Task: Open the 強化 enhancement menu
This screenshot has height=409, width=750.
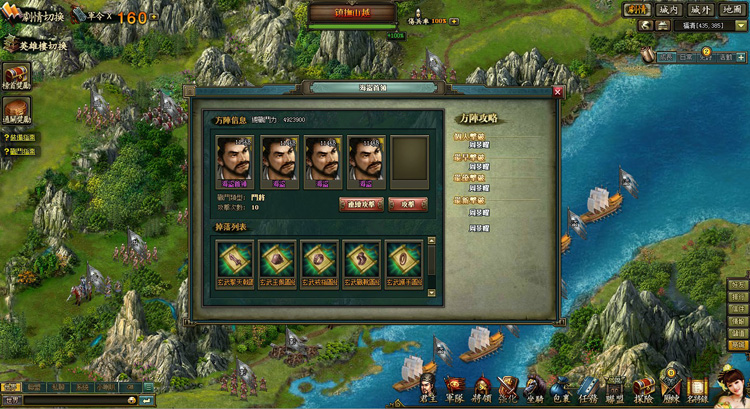Action: (508, 387)
